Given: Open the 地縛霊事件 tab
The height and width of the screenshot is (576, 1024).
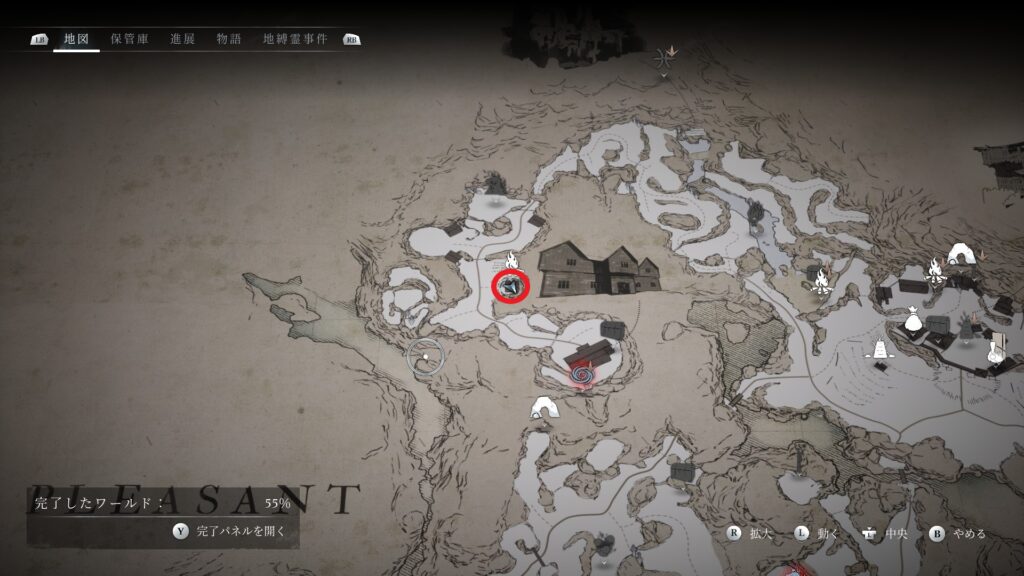Looking at the screenshot, I should click(295, 39).
